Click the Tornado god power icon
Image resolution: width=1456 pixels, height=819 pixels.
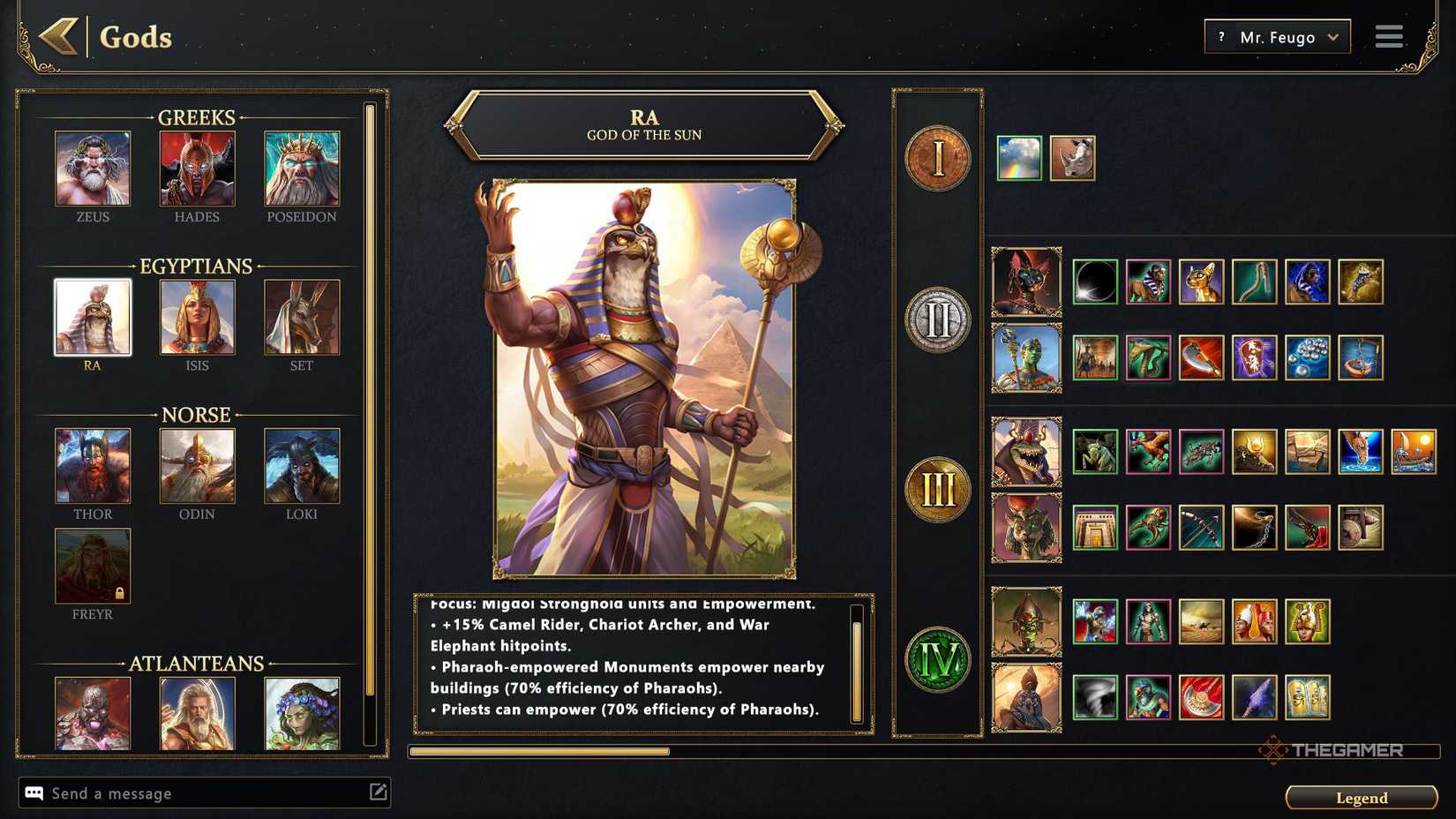click(x=1097, y=697)
